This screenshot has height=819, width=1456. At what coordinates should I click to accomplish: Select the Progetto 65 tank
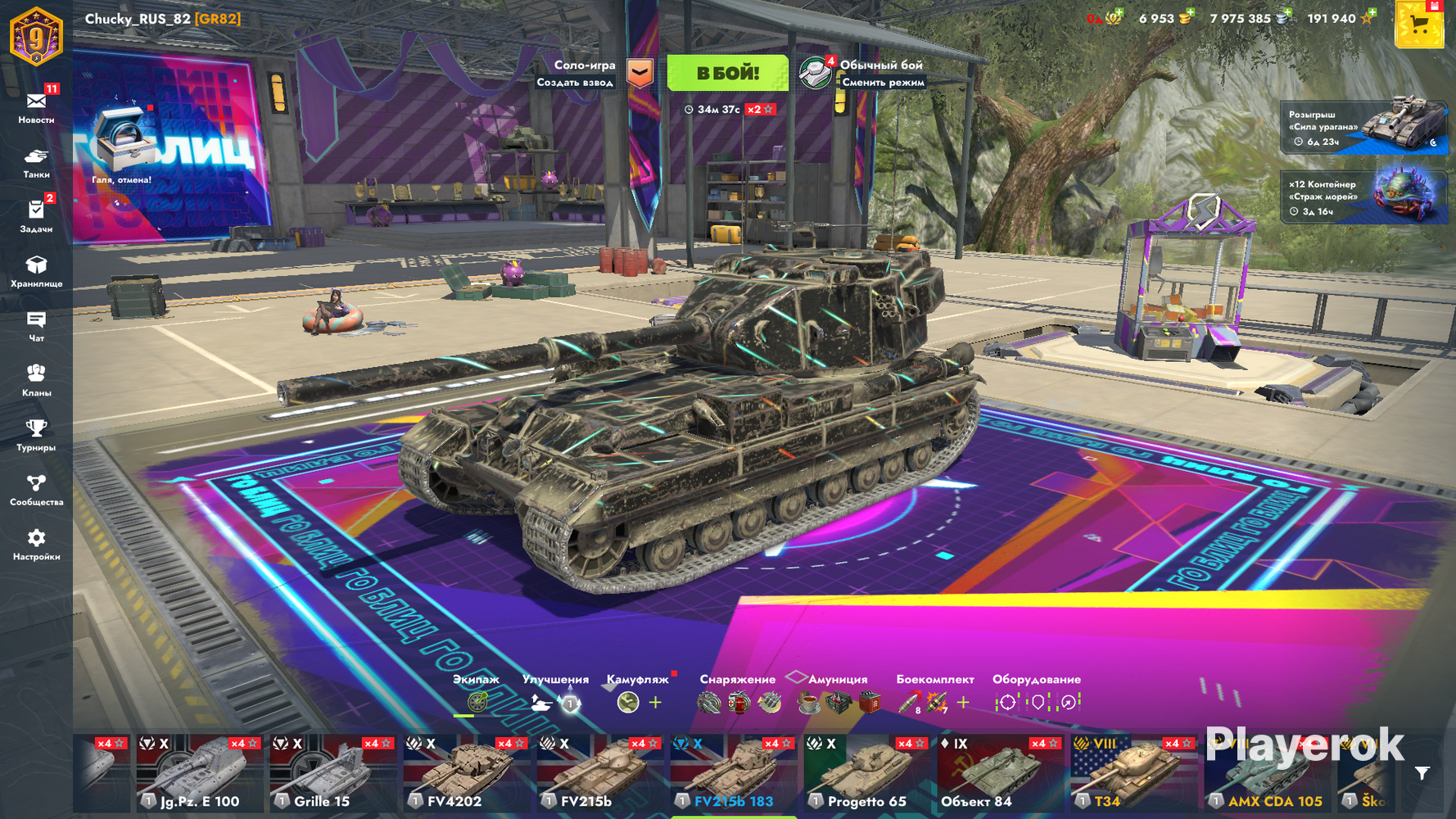click(x=868, y=774)
